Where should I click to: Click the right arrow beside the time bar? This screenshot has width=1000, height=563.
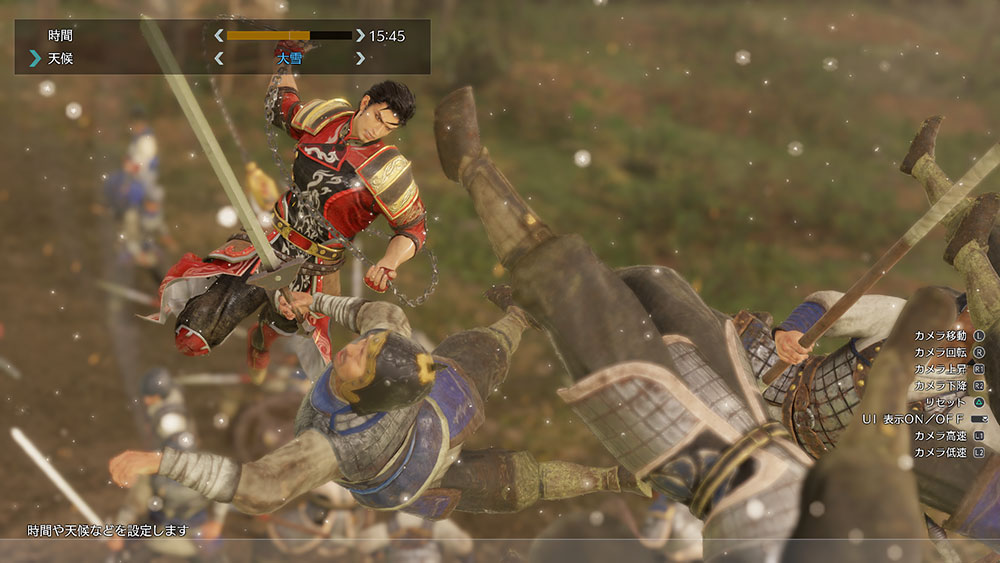tap(360, 36)
